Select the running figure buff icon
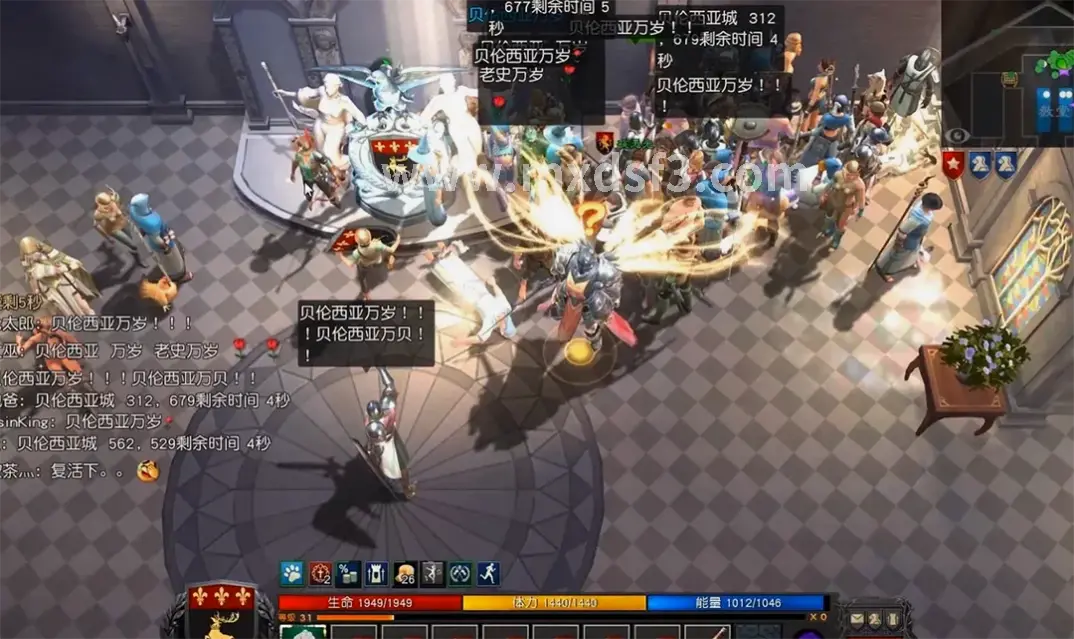Image resolution: width=1074 pixels, height=639 pixels. pos(488,573)
